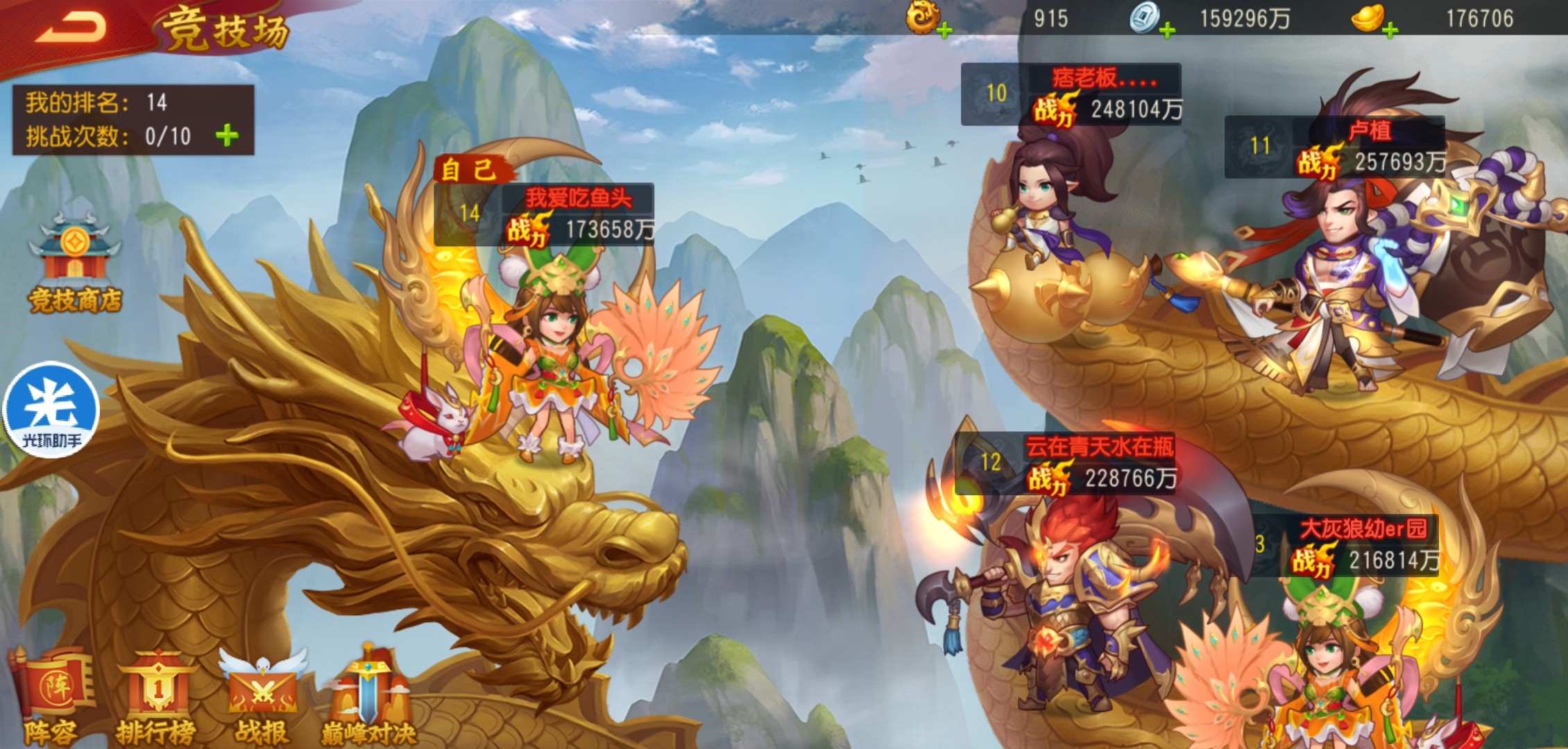Add more challenge attempts with green plus
This screenshot has height=749, width=1568.
pos(227,136)
